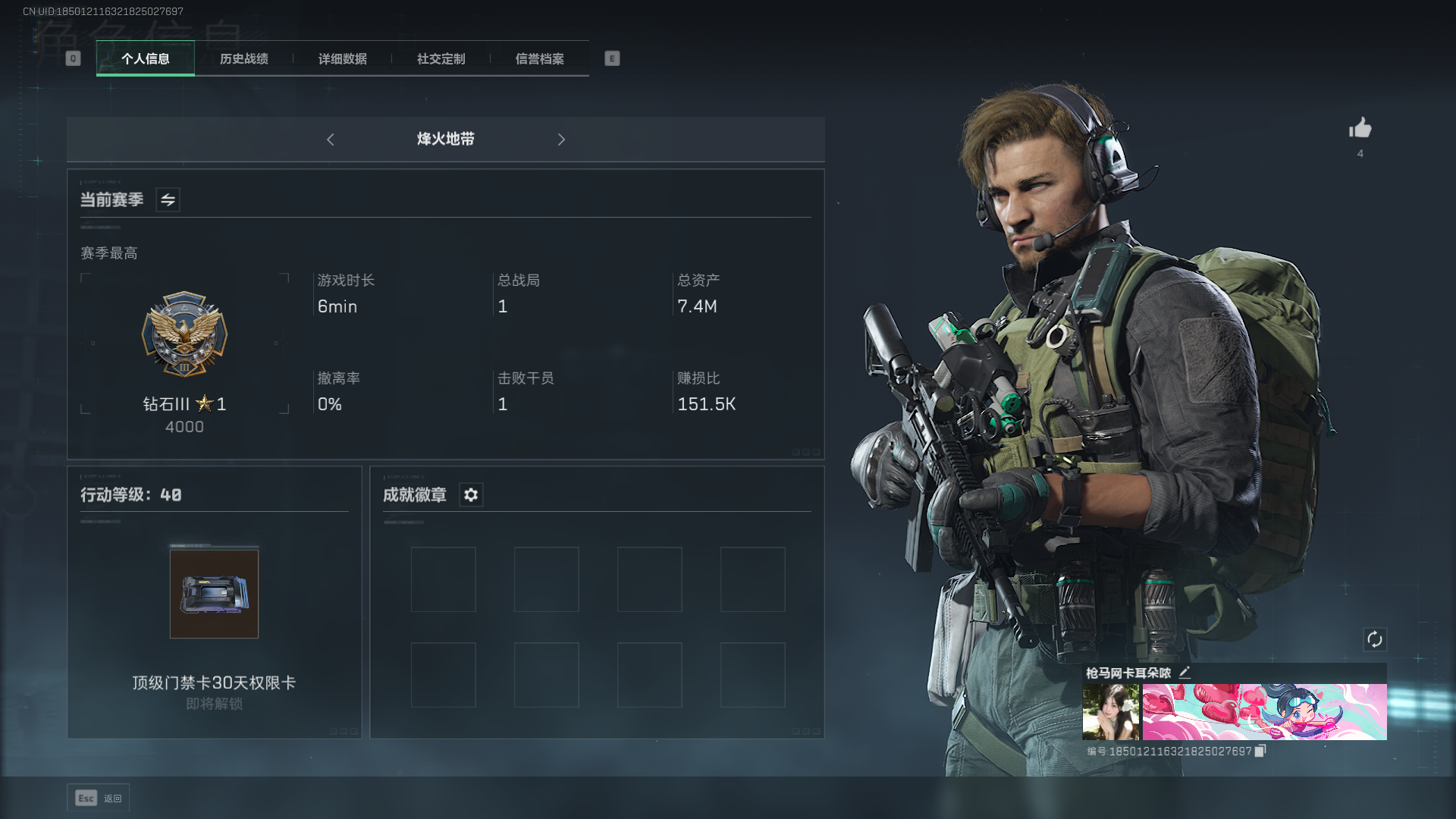Select the 顶级门禁卡30天权限卡 reward item

point(214,594)
